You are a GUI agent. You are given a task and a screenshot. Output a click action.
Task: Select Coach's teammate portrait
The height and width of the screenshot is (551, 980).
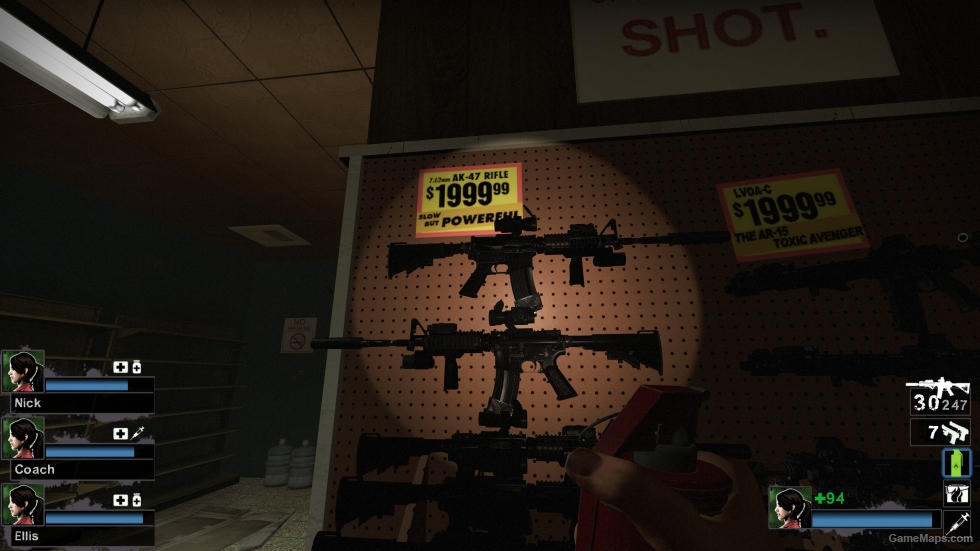pos(23,438)
